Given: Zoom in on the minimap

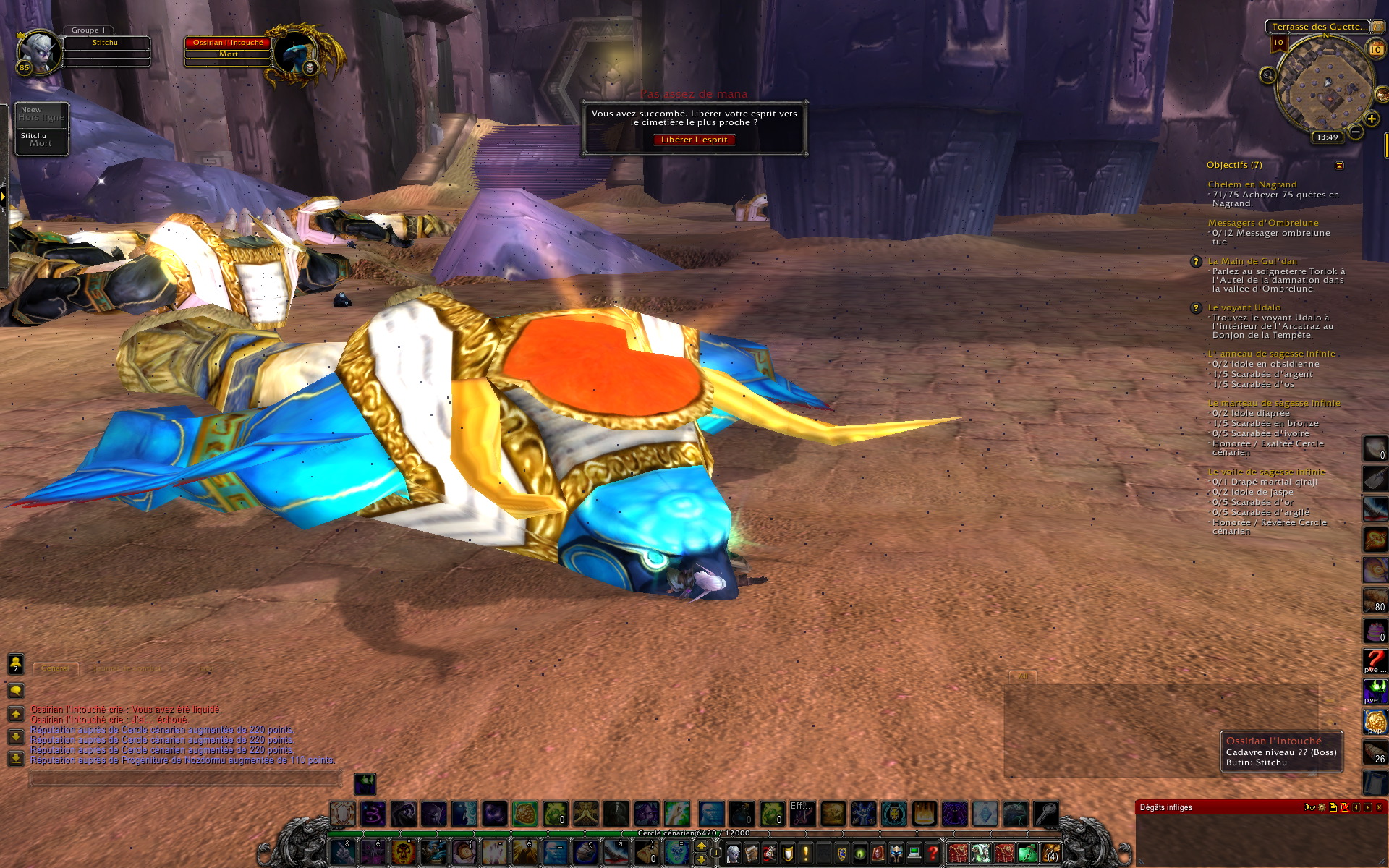Looking at the screenshot, I should 1371,119.
